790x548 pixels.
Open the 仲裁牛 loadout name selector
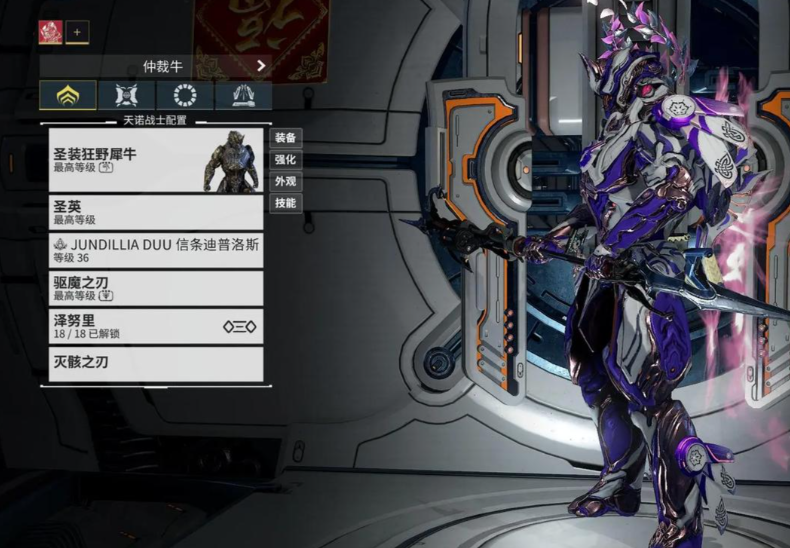coord(155,66)
